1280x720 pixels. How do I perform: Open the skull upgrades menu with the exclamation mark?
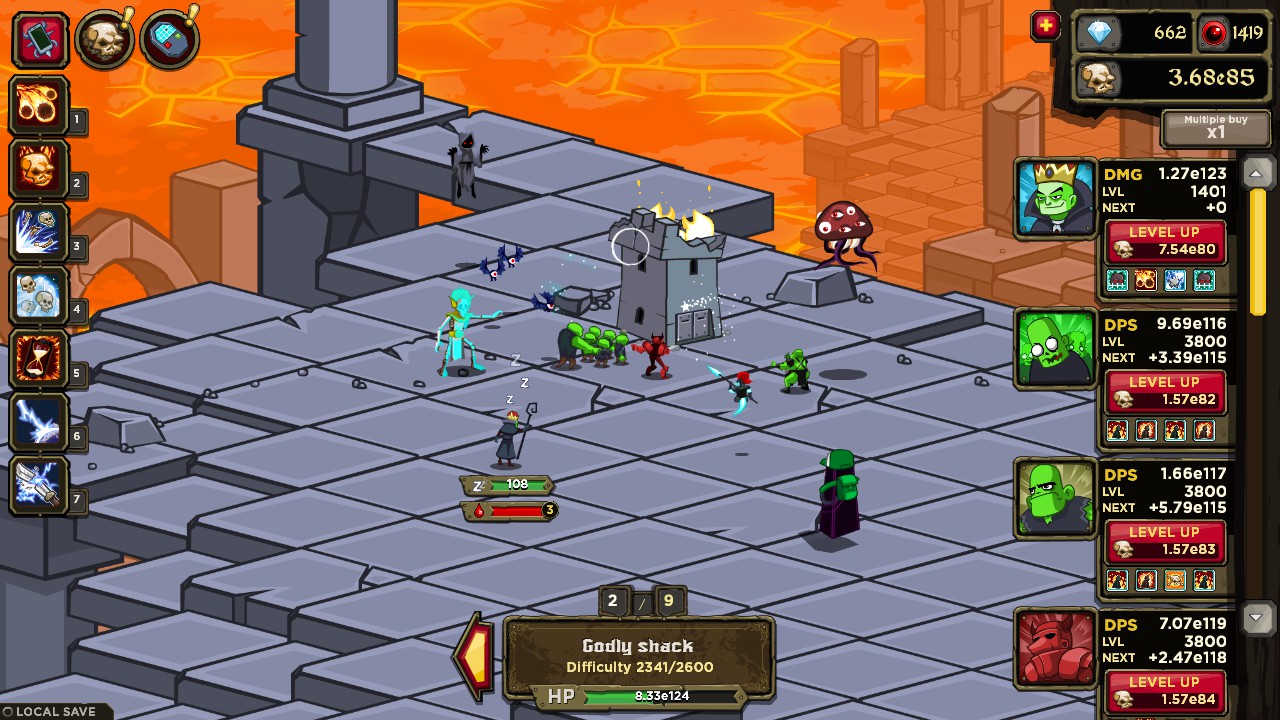tap(106, 40)
